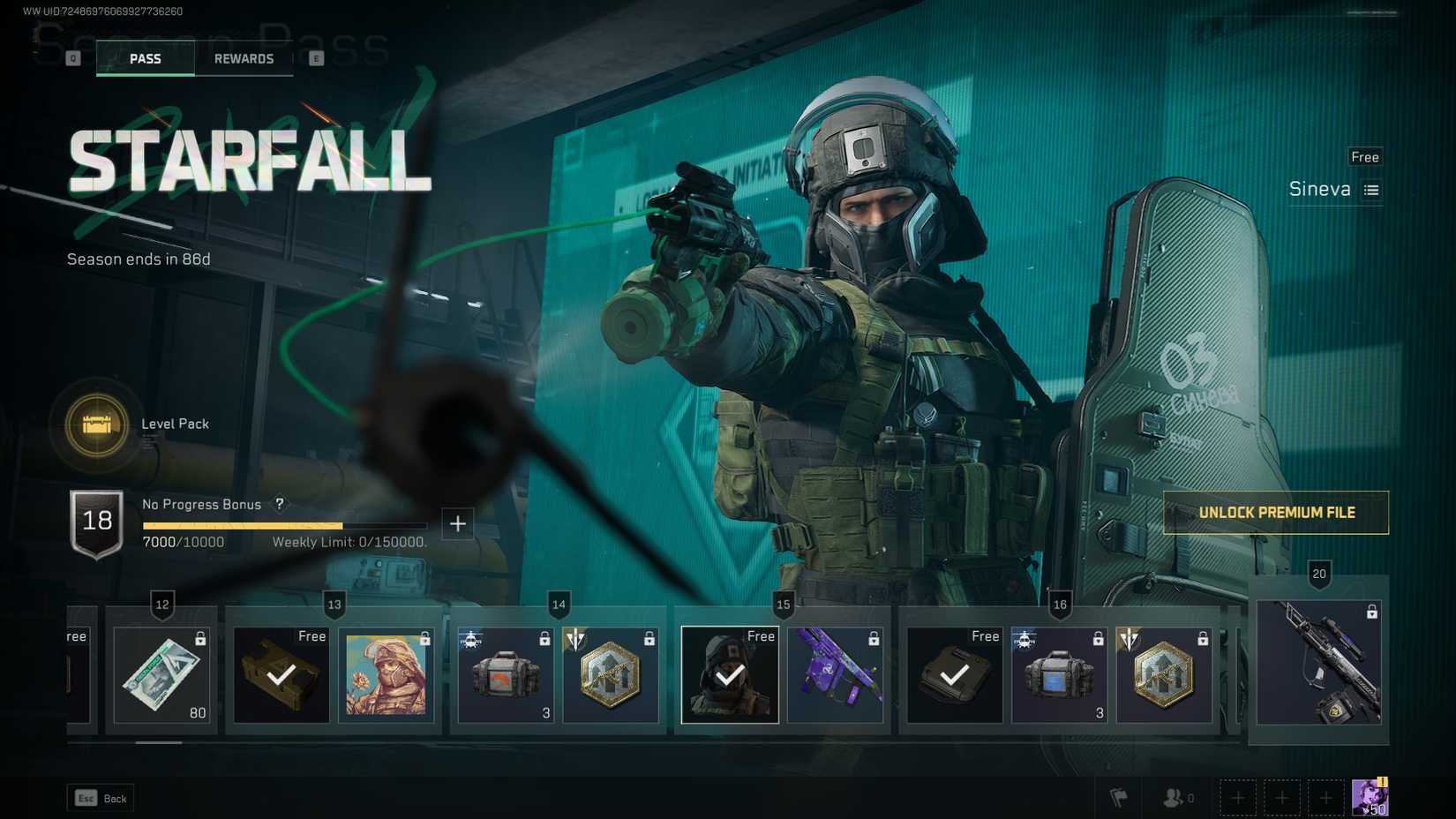Viewport: 1456px width, 819px height.
Task: Click the report flag icon in bottom bar
Action: point(1119,797)
